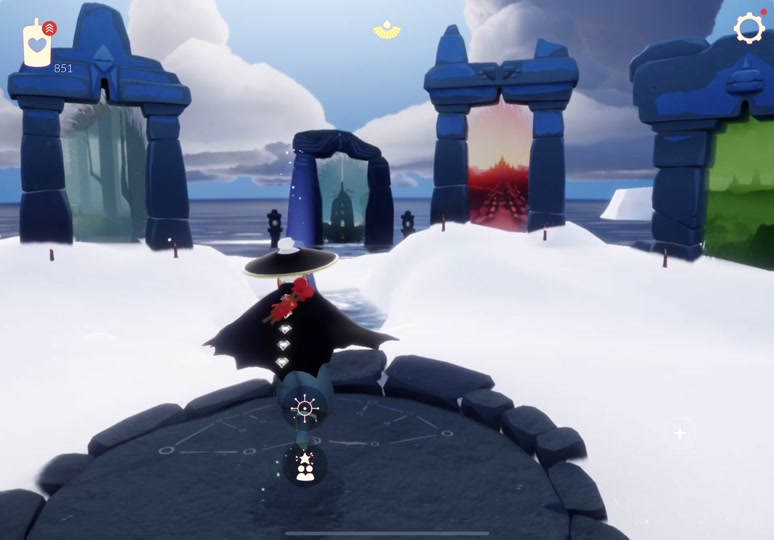Open the star and friends icon

point(304,465)
